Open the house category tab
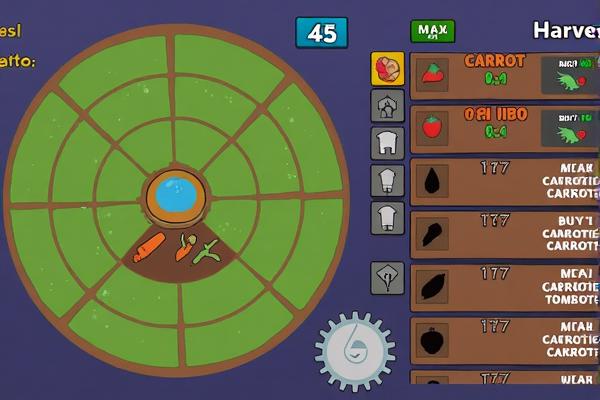Image resolution: width=600 pixels, height=400 pixels. pyautogui.click(x=387, y=105)
